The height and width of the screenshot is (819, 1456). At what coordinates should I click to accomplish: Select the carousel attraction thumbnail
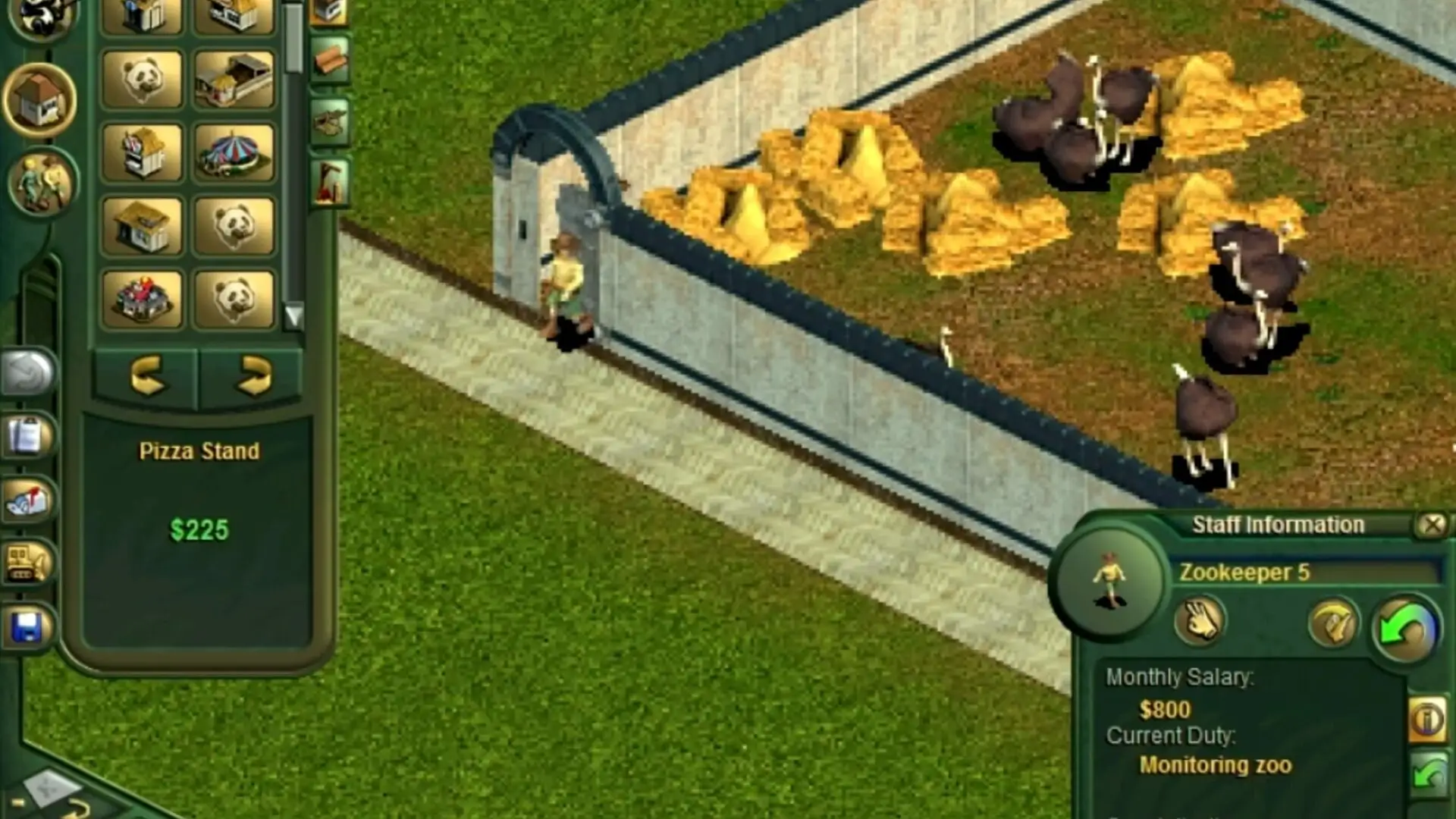(235, 153)
